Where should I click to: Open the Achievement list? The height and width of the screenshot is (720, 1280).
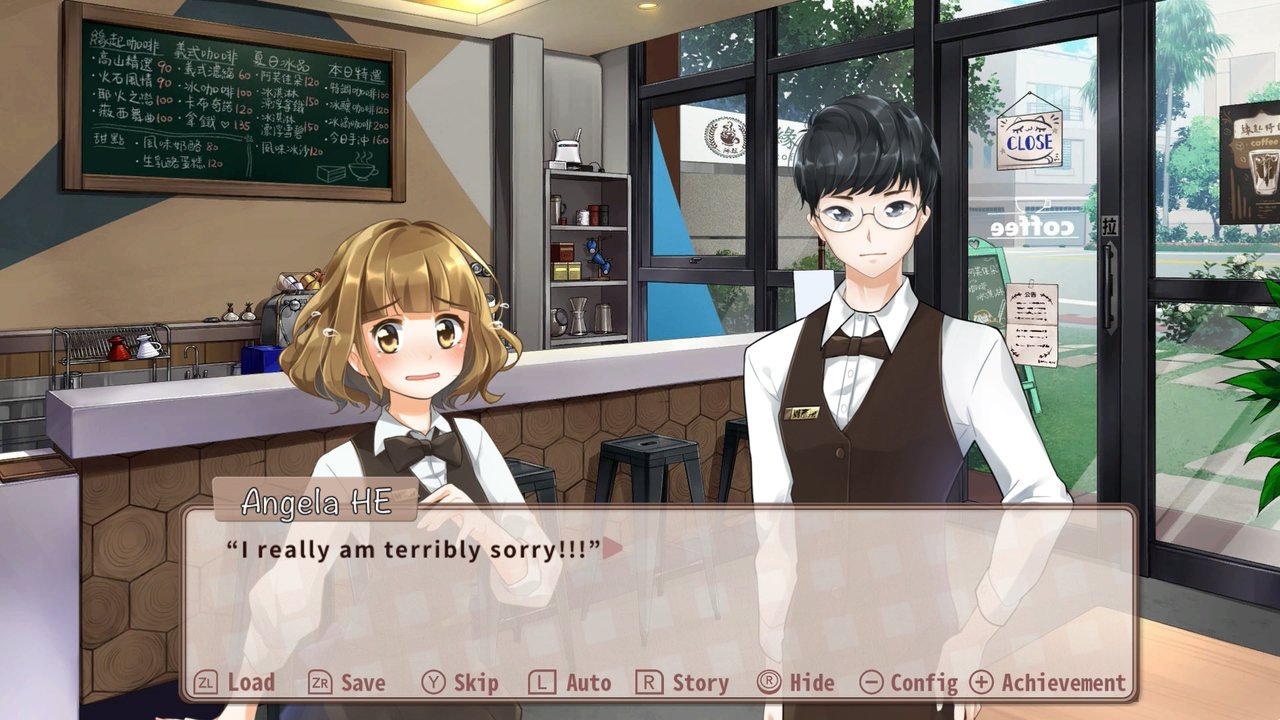(x=1066, y=683)
